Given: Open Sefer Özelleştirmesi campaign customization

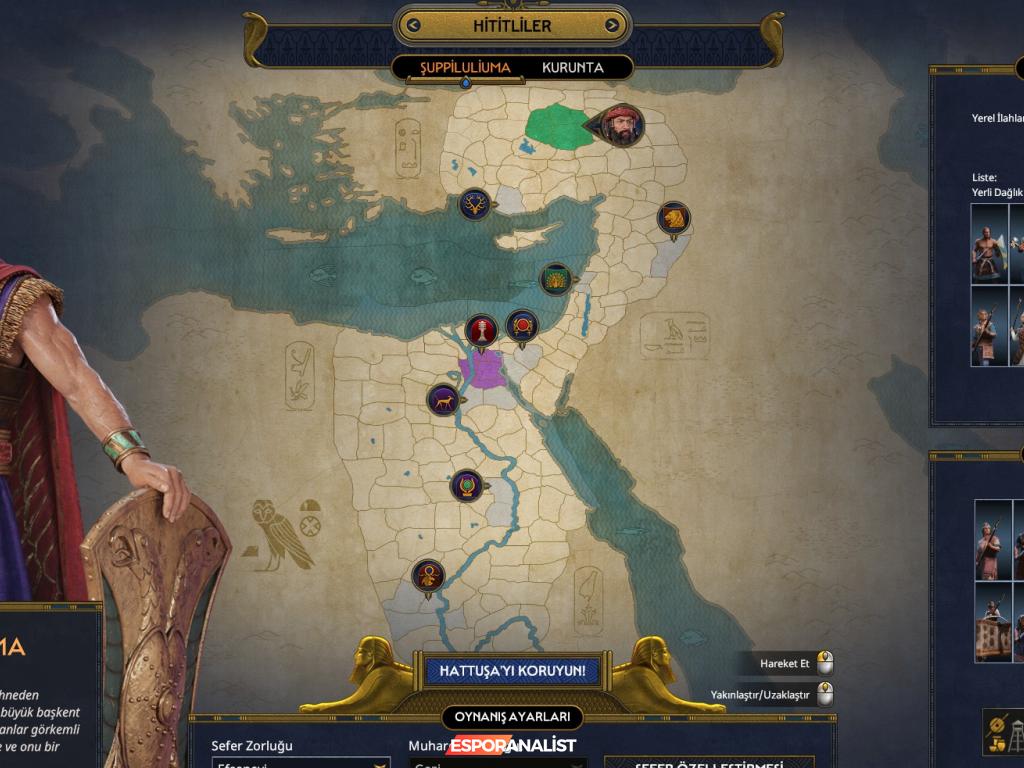Looking at the screenshot, I should (708, 764).
